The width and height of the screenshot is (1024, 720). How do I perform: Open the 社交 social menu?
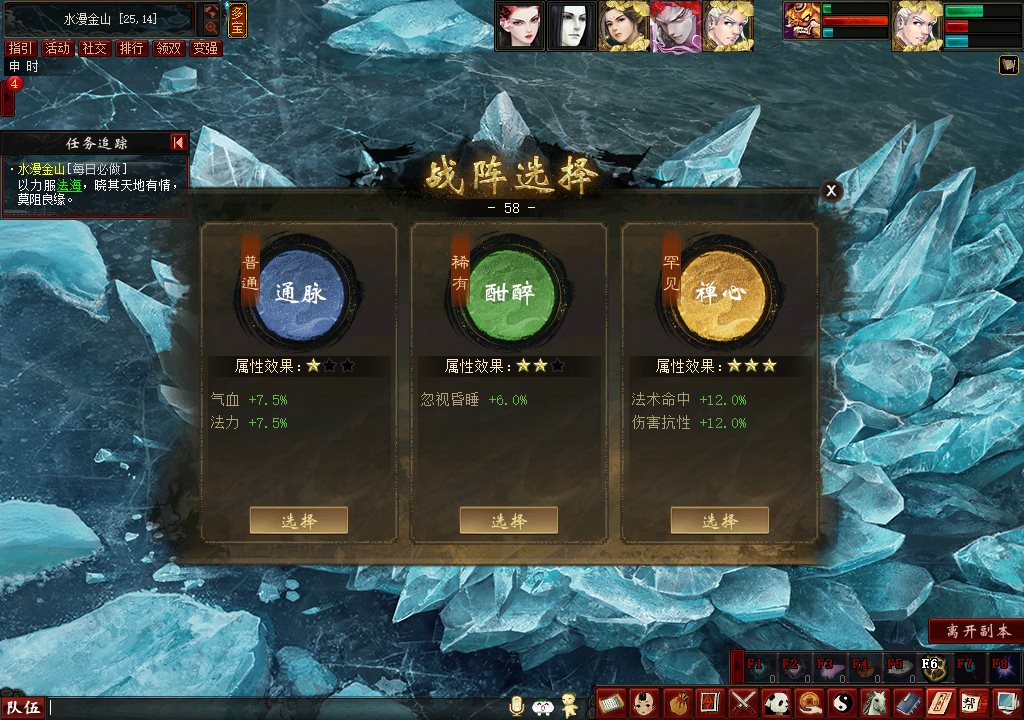coord(94,48)
